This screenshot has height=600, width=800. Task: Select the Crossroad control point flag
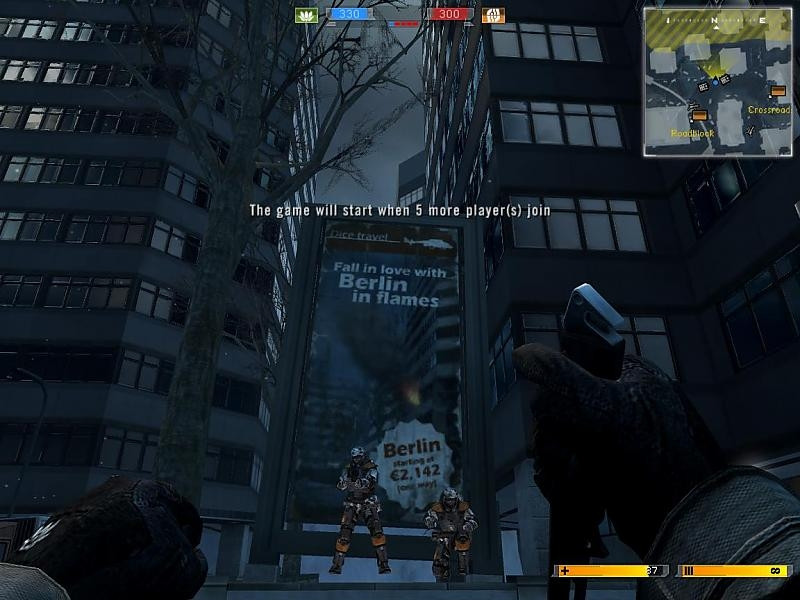pos(778,92)
